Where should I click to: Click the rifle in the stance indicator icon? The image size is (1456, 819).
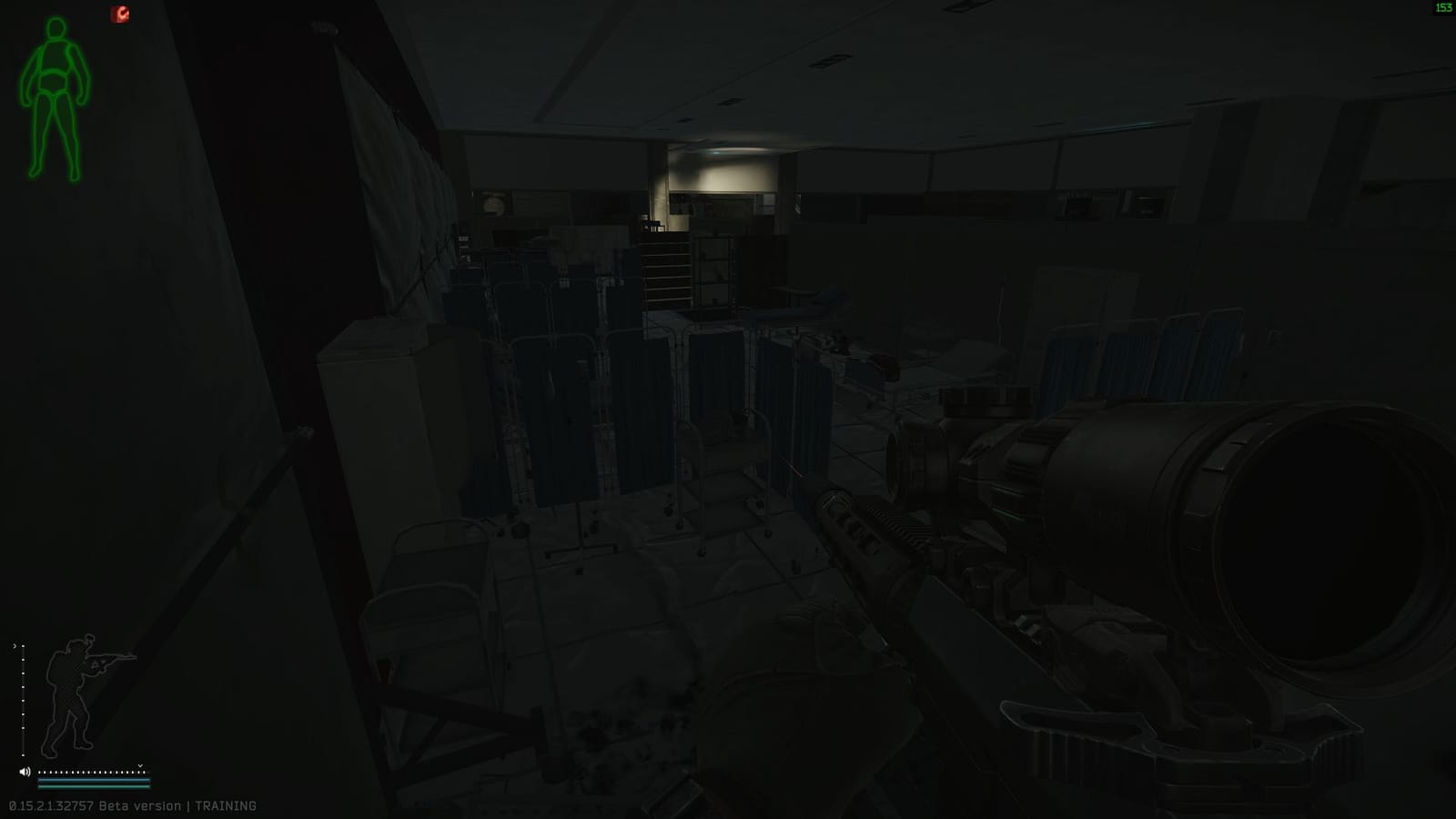coord(109,657)
